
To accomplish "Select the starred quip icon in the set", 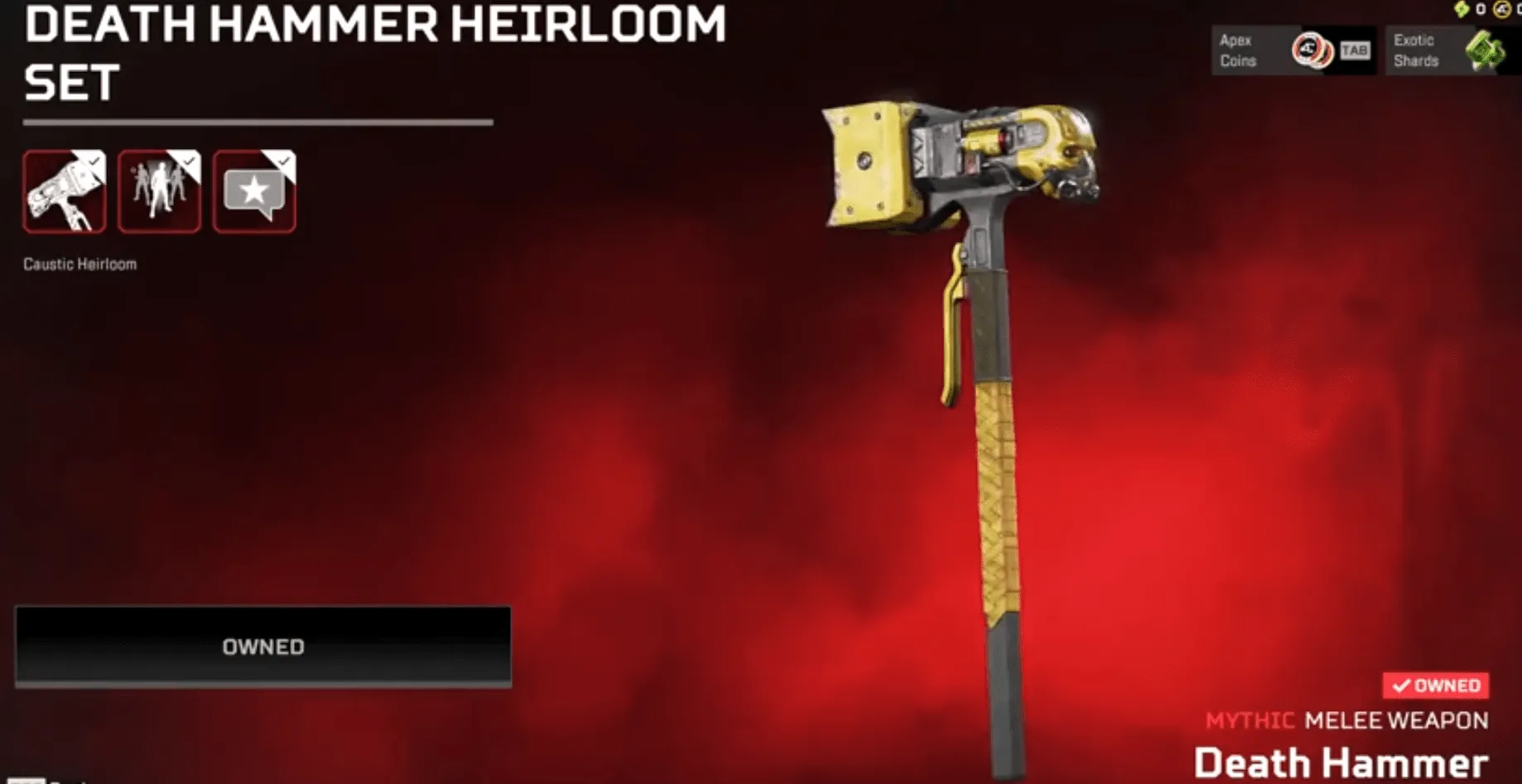I will point(253,191).
